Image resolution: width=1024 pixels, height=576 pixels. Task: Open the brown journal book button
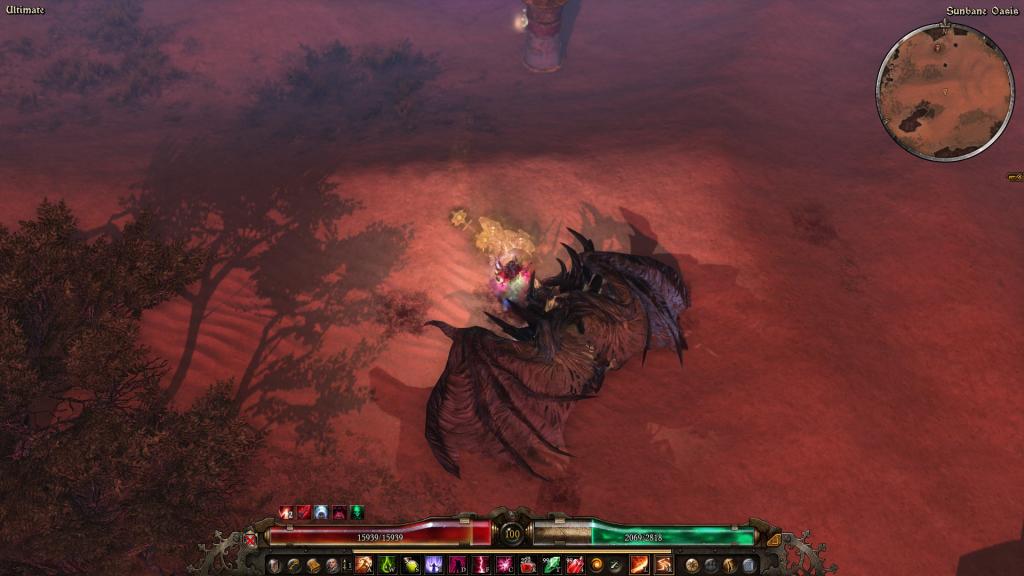point(313,566)
